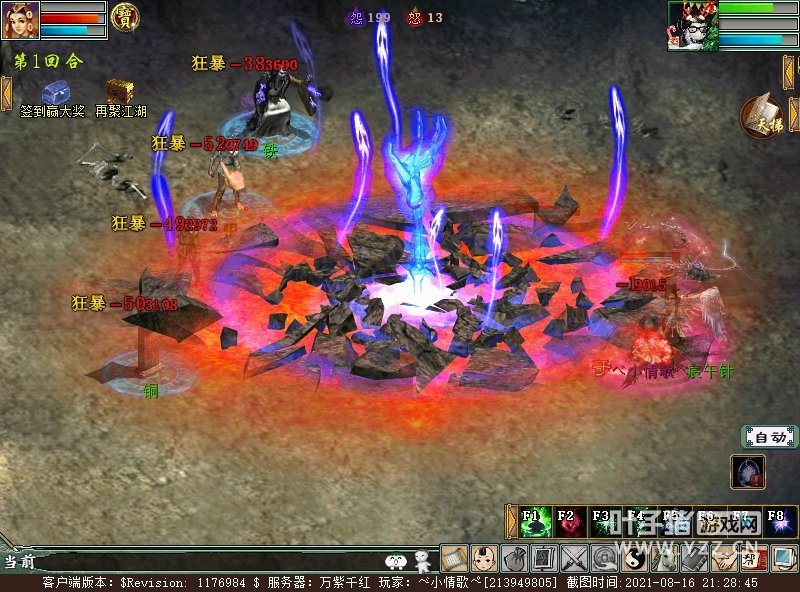Collapse the skill hotbar arrow
This screenshot has width=800, height=592.
[x=512, y=521]
